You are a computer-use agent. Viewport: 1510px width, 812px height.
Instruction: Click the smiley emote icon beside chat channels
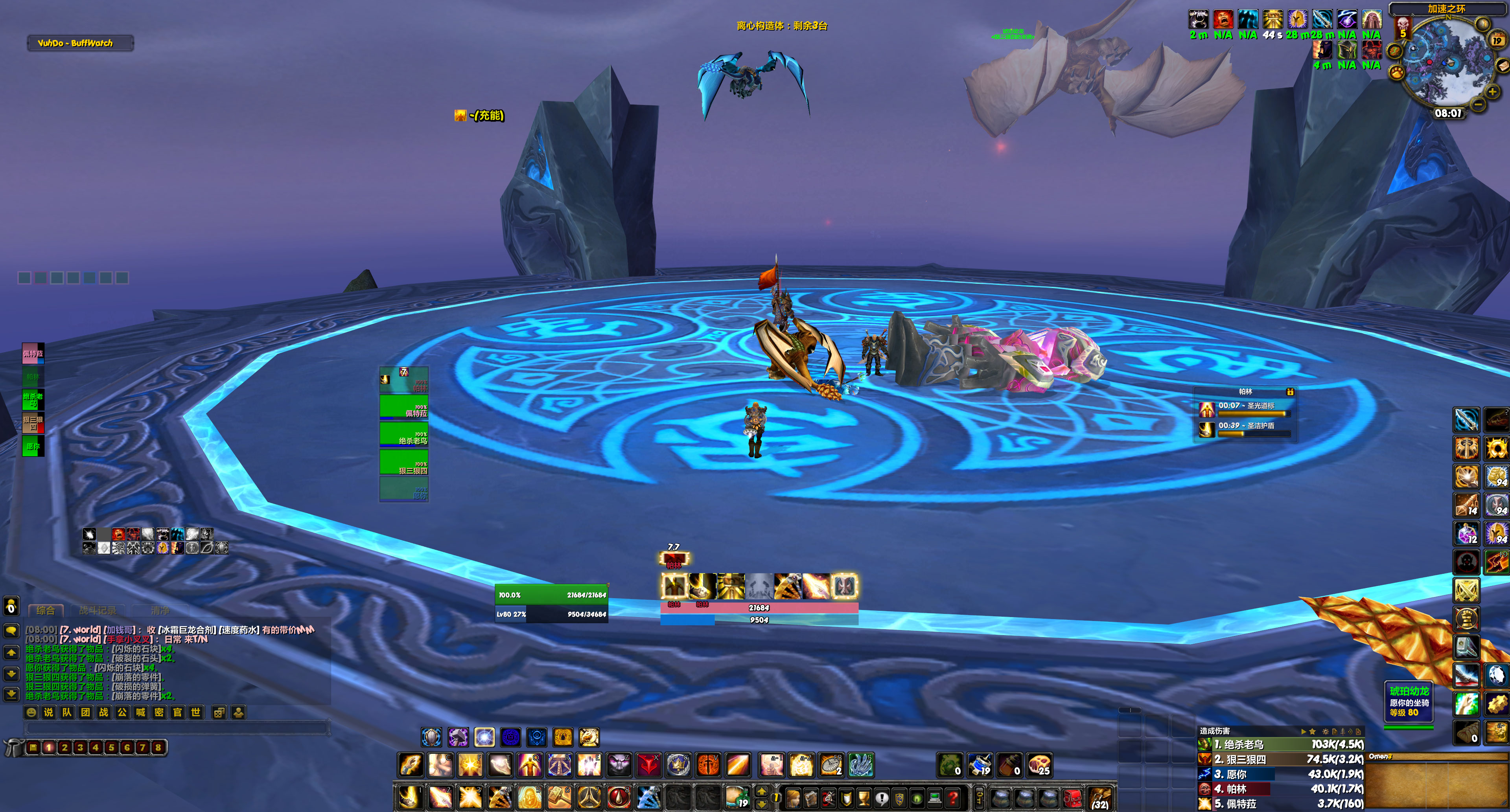31,713
